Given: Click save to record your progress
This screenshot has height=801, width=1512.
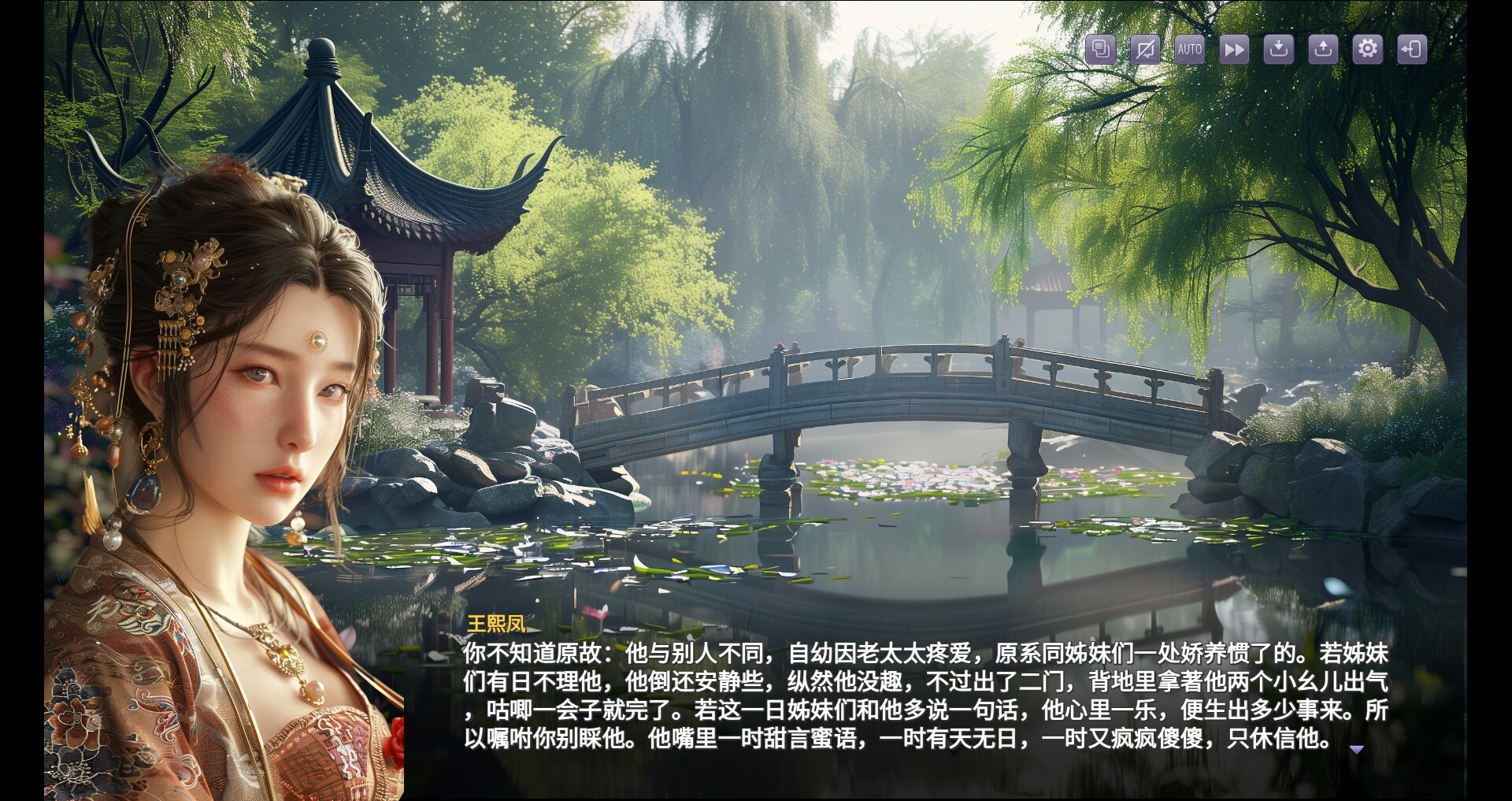Looking at the screenshot, I should (x=1278, y=50).
